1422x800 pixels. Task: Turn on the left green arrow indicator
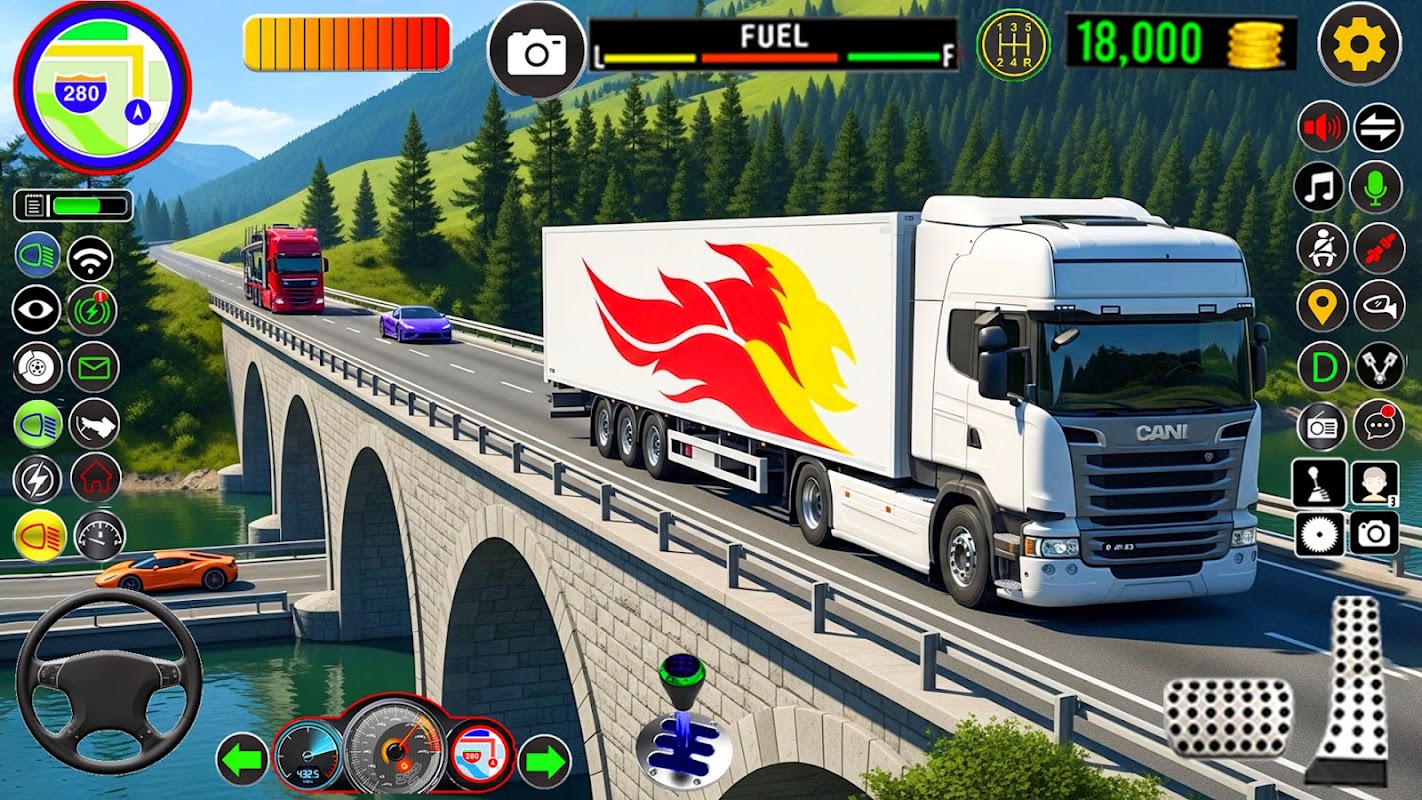point(242,760)
